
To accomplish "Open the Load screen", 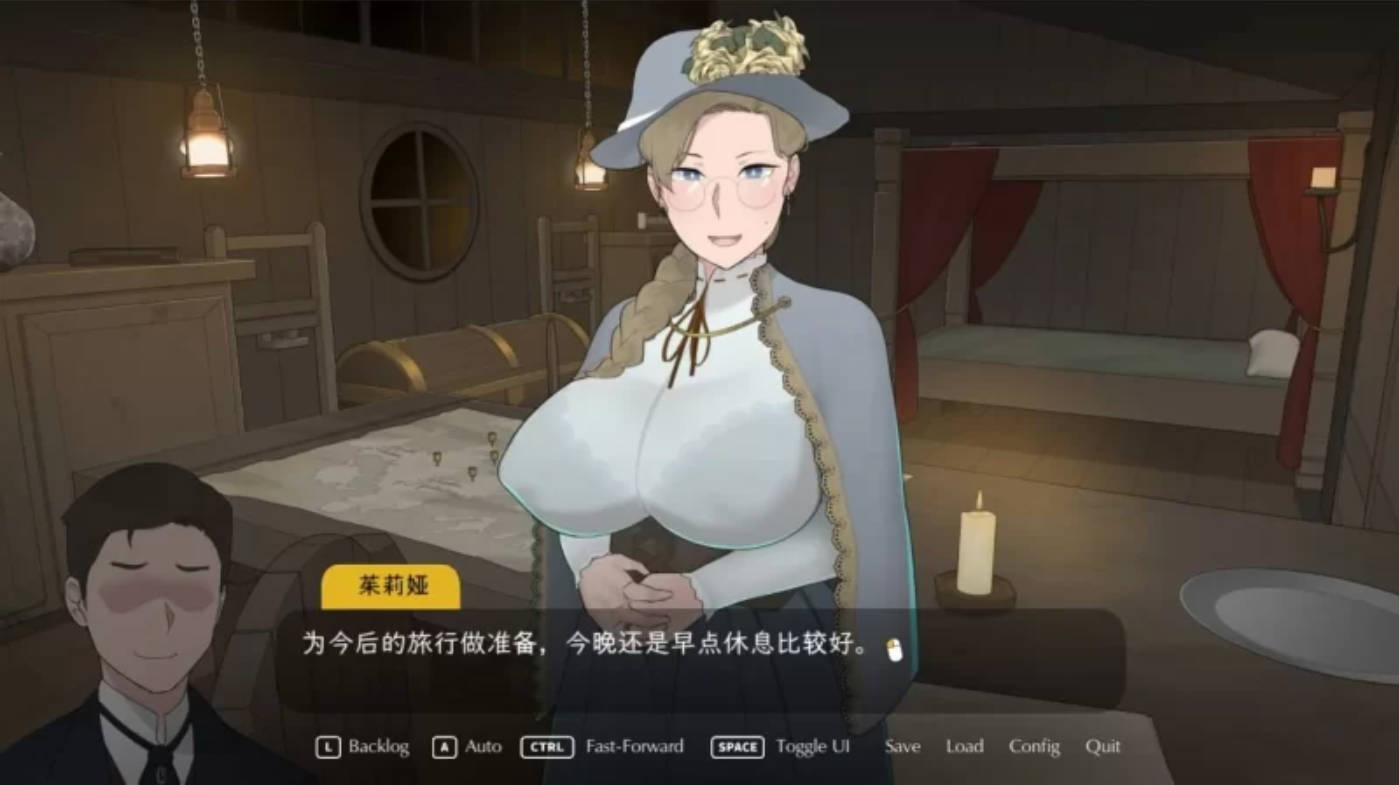I will pos(965,746).
